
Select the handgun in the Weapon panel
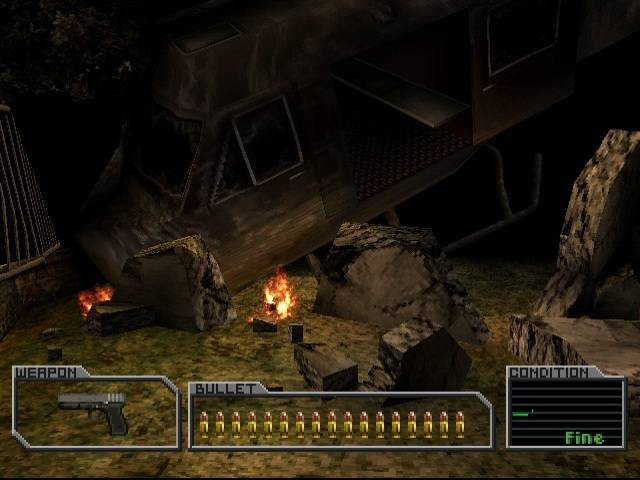[94, 409]
